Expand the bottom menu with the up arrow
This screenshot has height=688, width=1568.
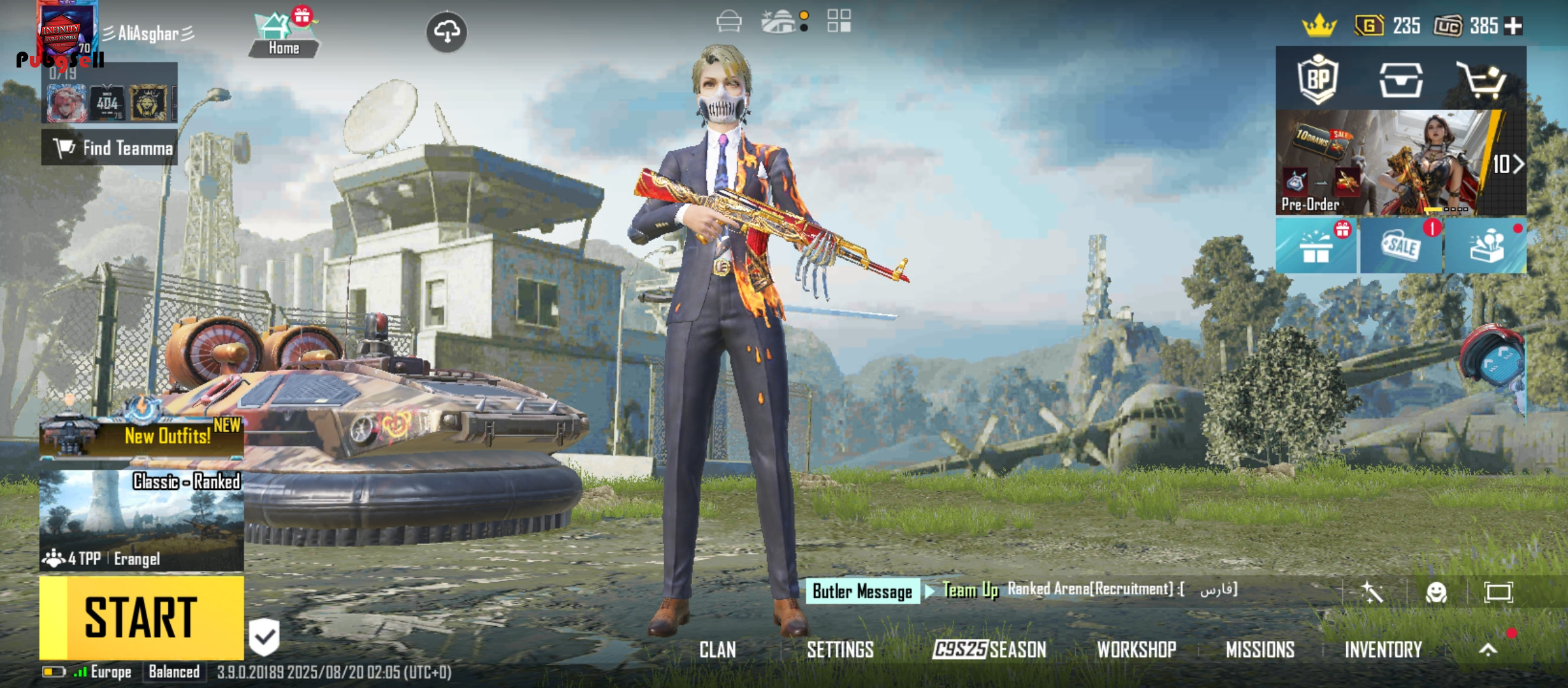click(1488, 649)
